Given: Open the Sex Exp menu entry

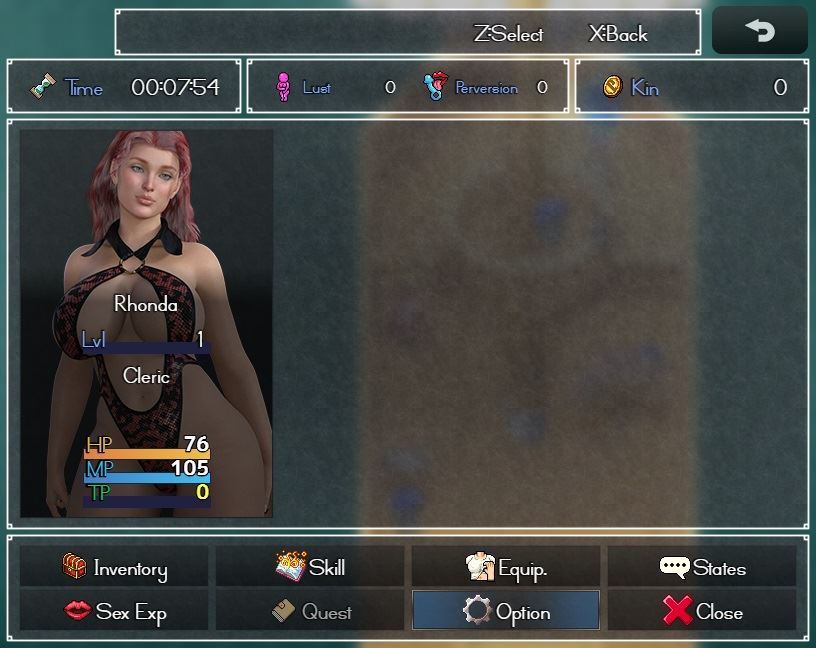Looking at the screenshot, I should coord(114,611).
